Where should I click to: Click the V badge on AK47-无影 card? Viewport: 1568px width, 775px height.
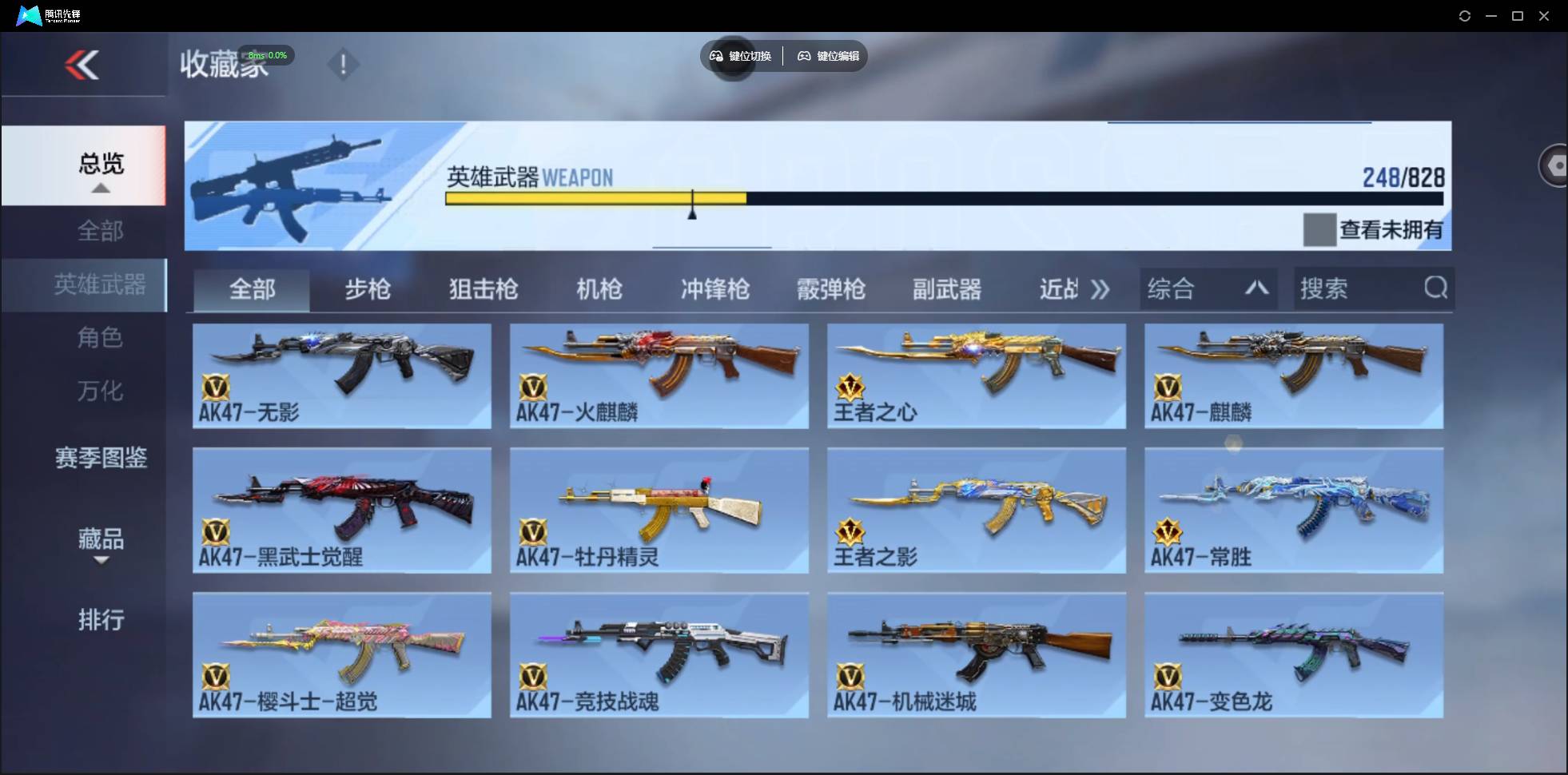(x=217, y=388)
